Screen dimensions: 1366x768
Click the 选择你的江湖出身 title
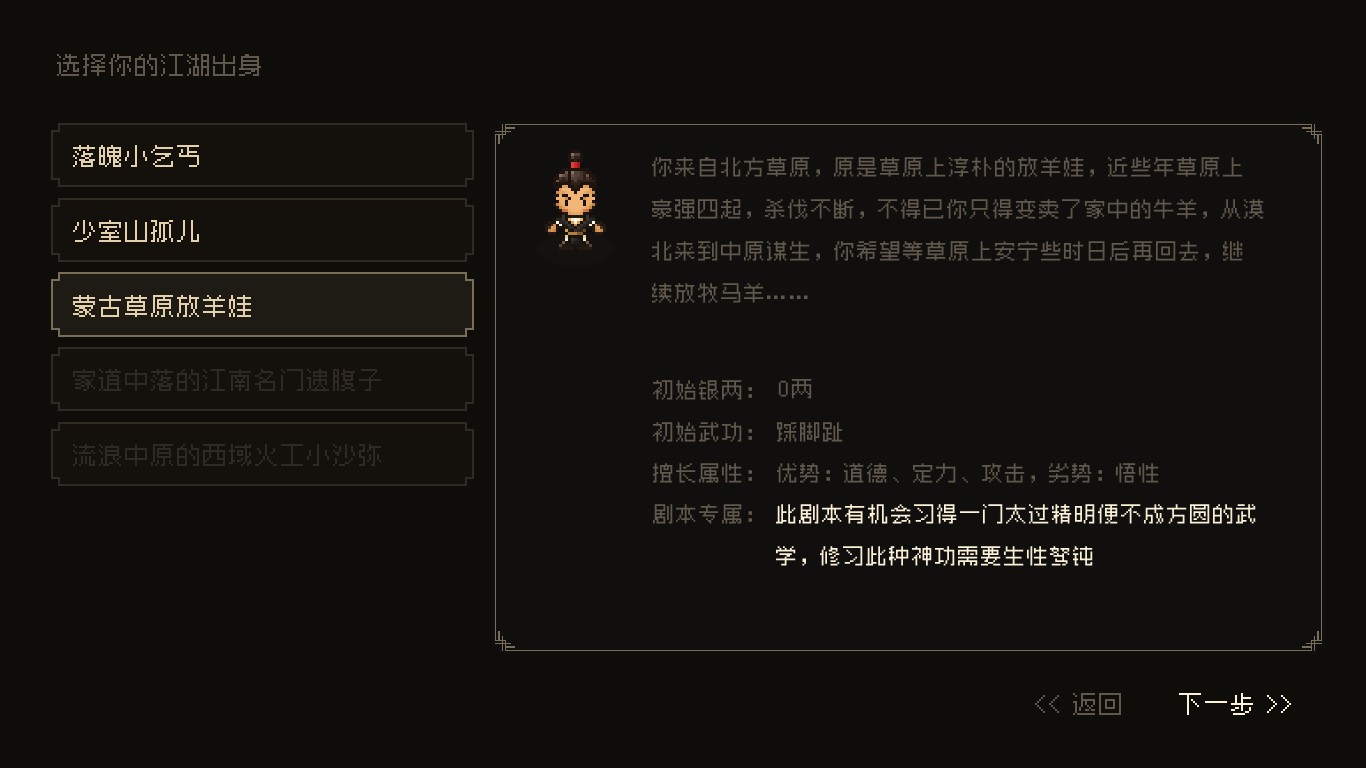pos(157,64)
